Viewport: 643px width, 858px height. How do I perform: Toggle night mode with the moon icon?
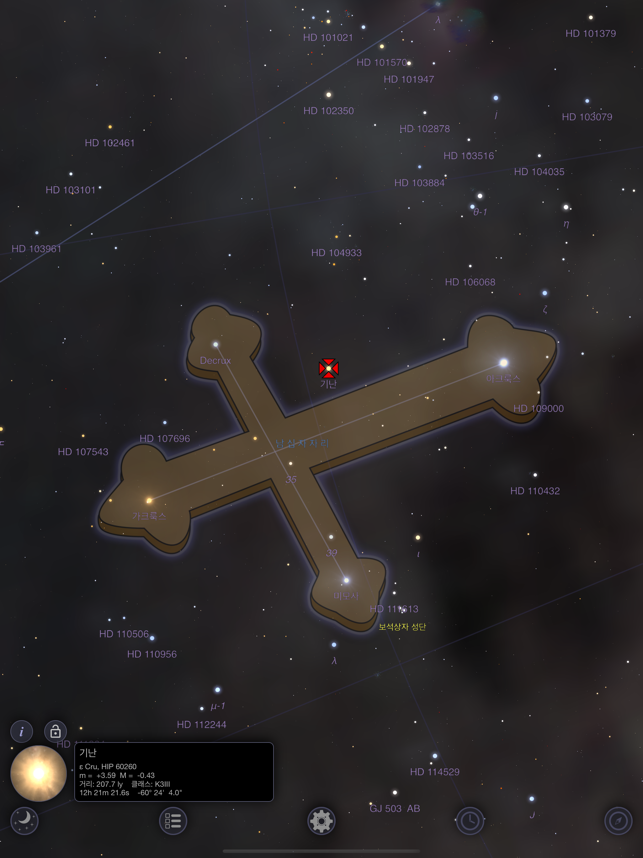pyautogui.click(x=24, y=821)
